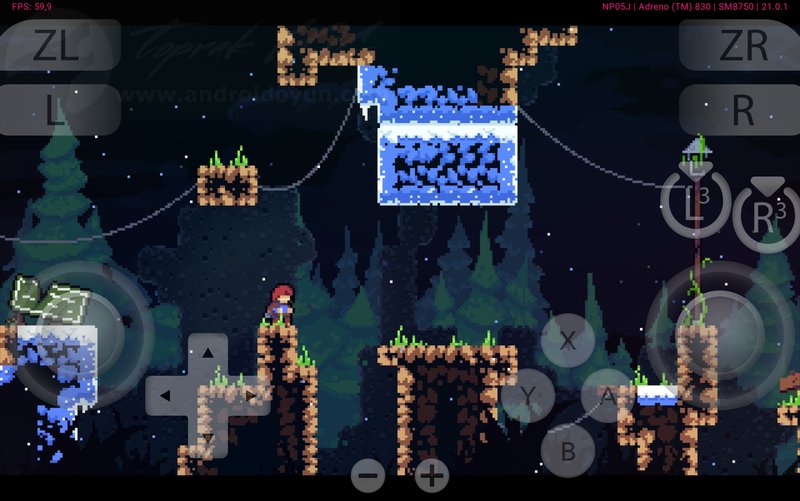Tap the D-pad left arrow

pyautogui.click(x=164, y=396)
